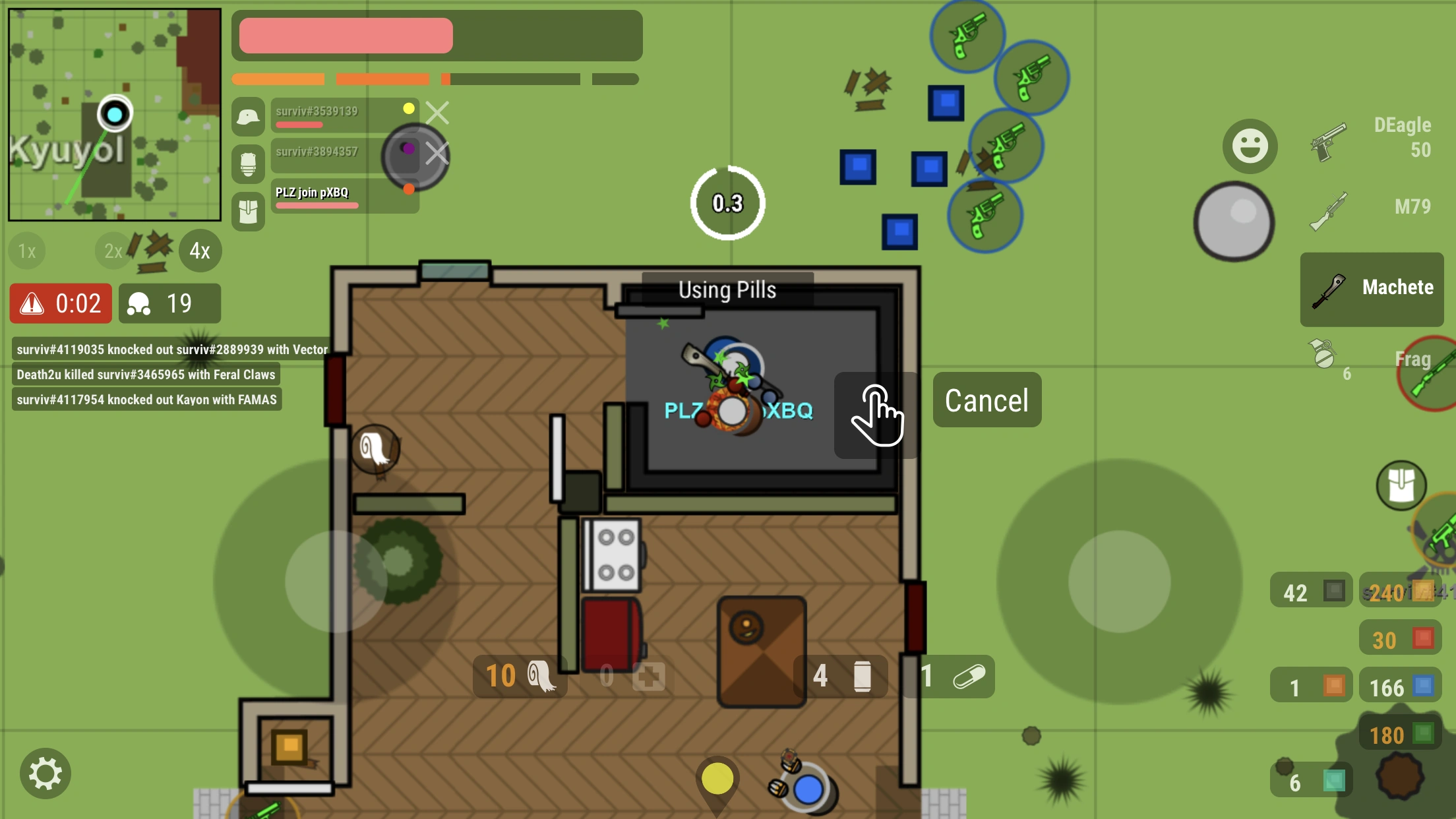The image size is (1456, 819).
Task: Drink a soda from the soda counter
Action: click(845, 676)
